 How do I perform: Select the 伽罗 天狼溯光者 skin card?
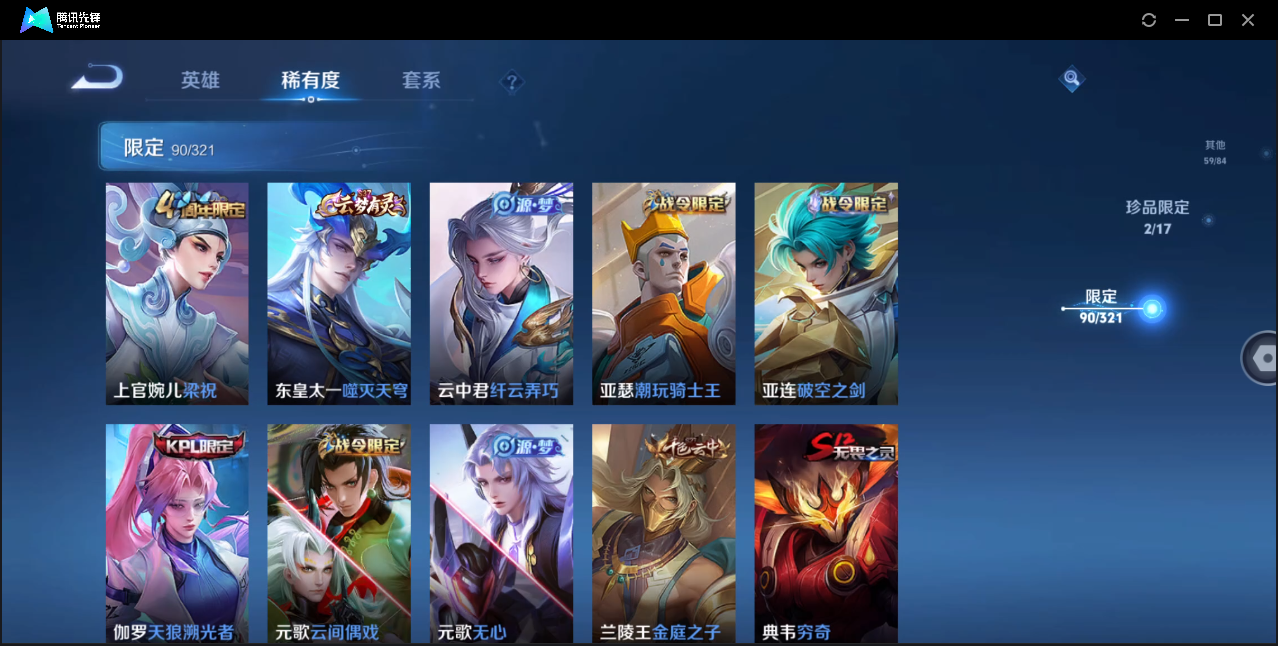(x=177, y=533)
